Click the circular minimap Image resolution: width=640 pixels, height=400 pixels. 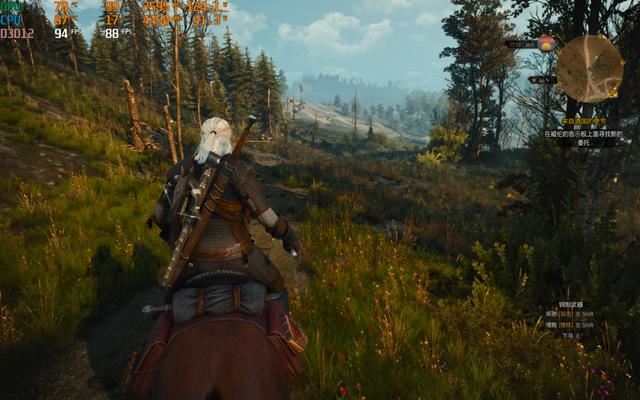click(x=589, y=68)
